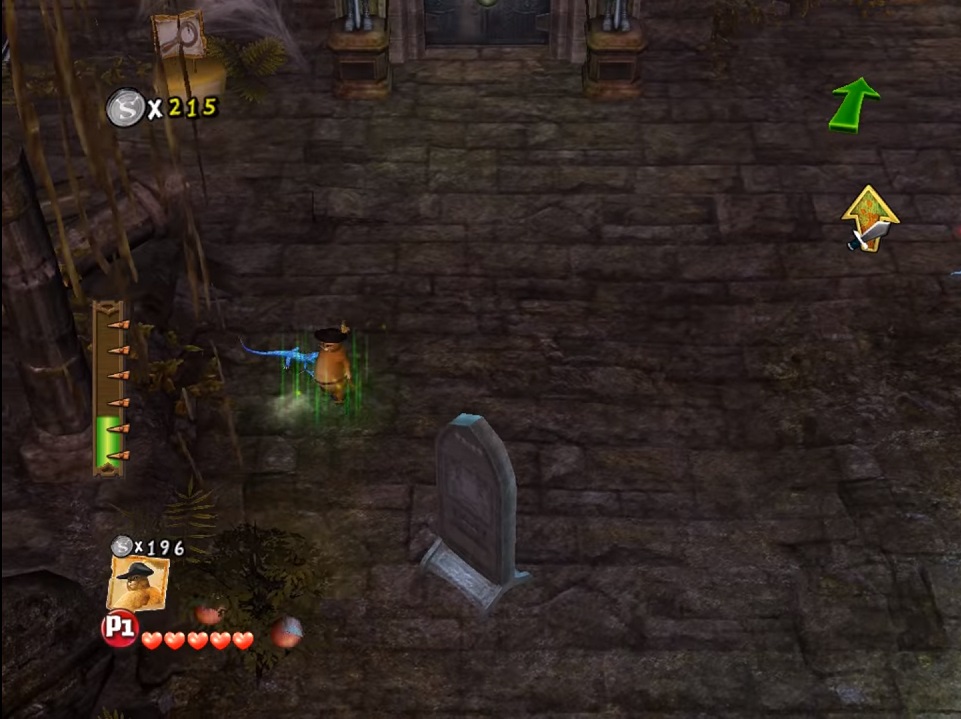Select the green objective direction arrow
This screenshot has width=961, height=719.
point(853,104)
